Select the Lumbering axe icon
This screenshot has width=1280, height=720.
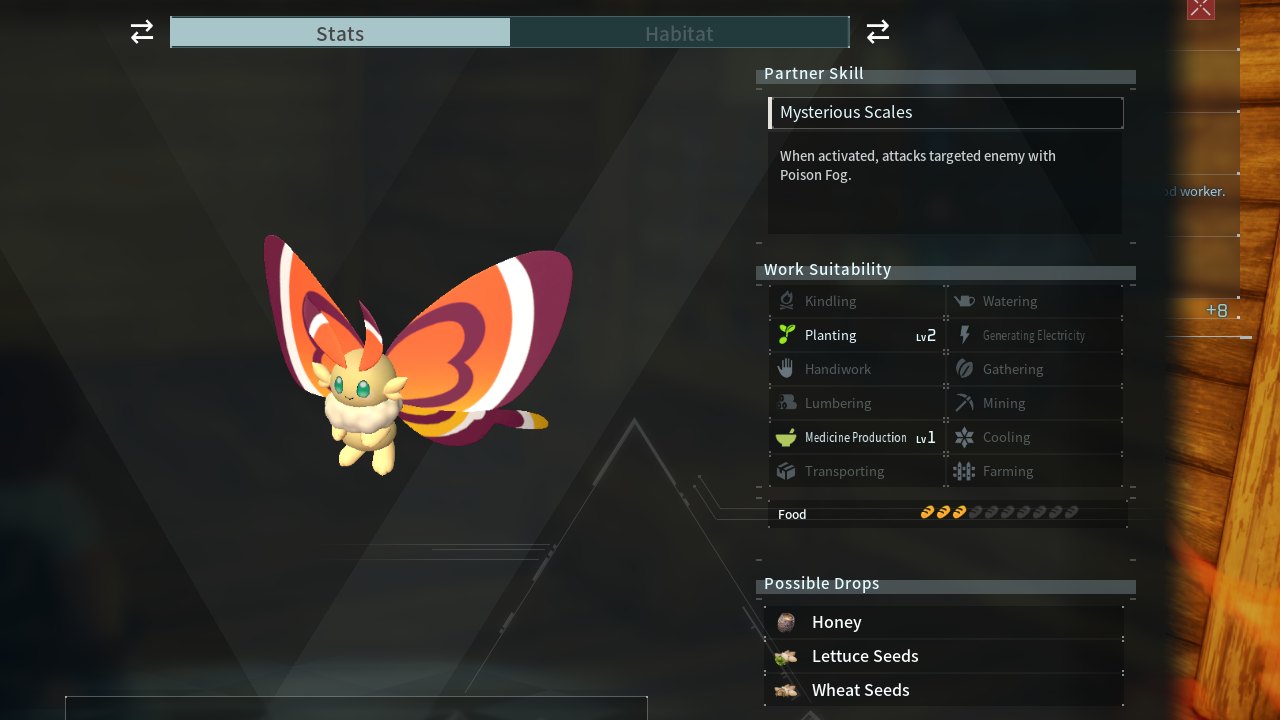coord(786,403)
